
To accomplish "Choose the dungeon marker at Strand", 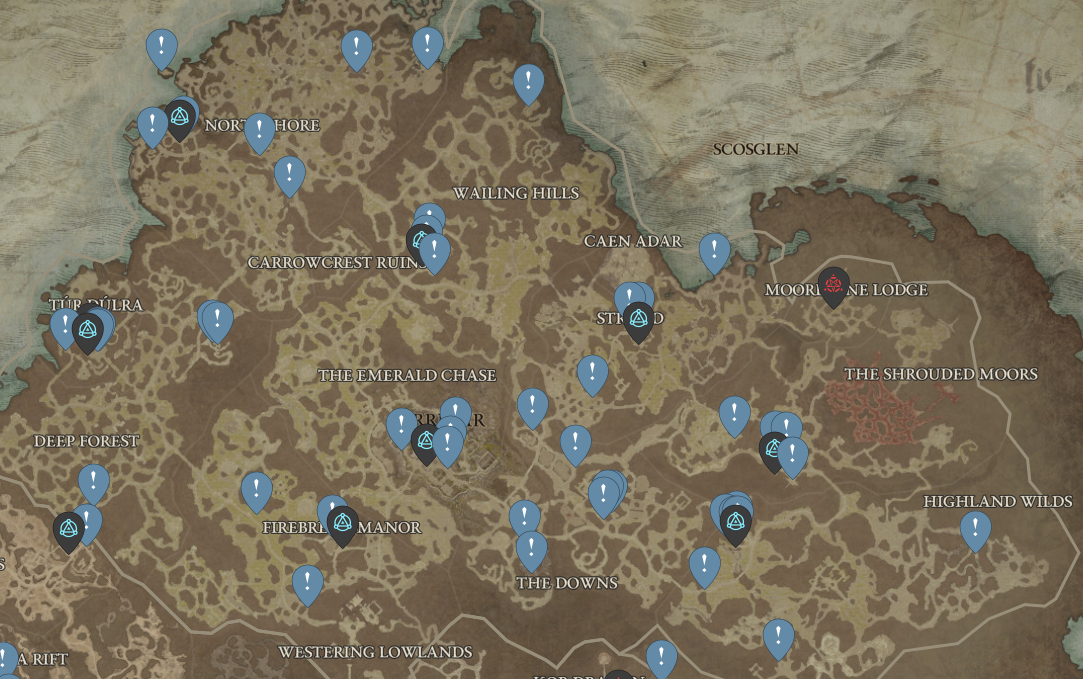I will (x=638, y=320).
